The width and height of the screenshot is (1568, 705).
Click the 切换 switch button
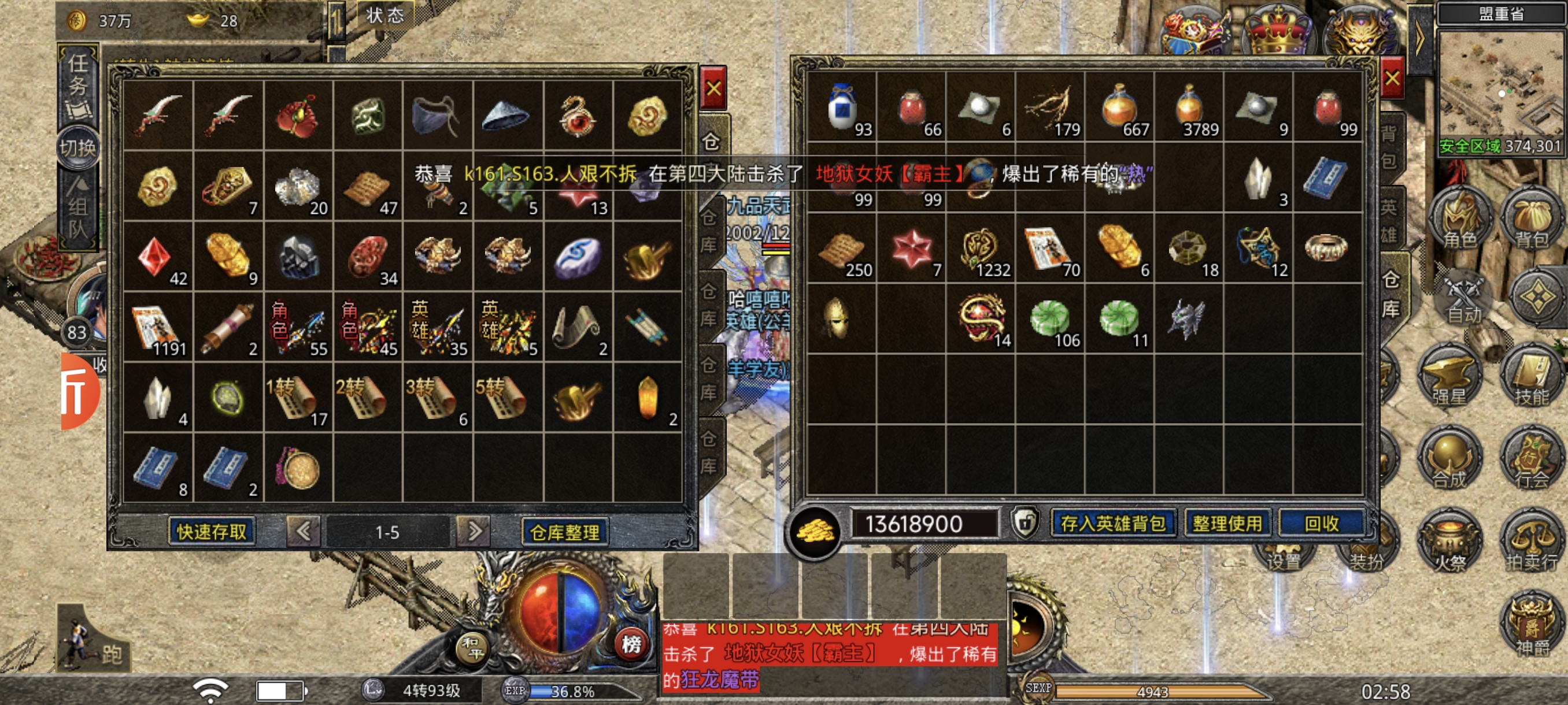point(78,148)
